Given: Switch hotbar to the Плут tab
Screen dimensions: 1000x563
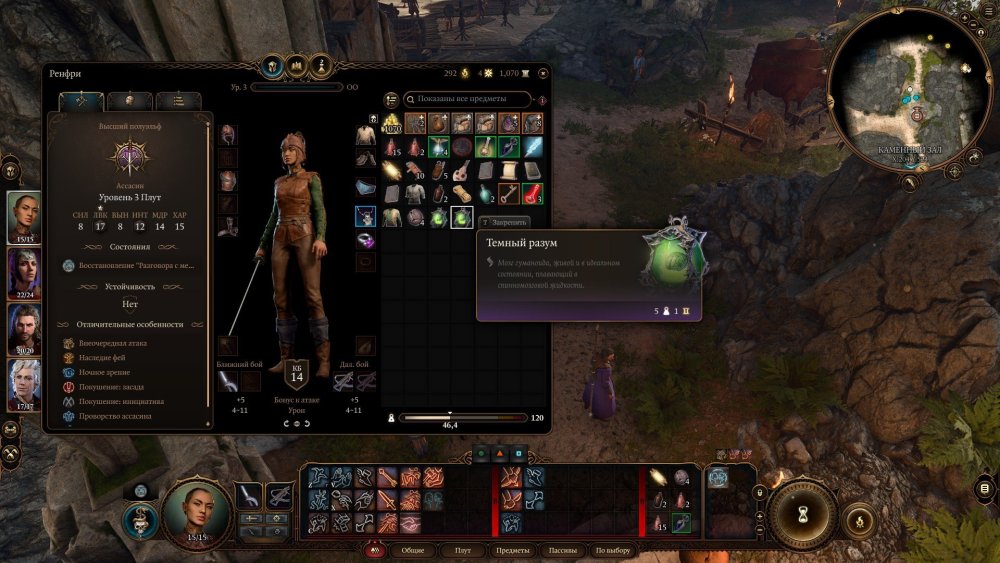Looking at the screenshot, I should [462, 550].
